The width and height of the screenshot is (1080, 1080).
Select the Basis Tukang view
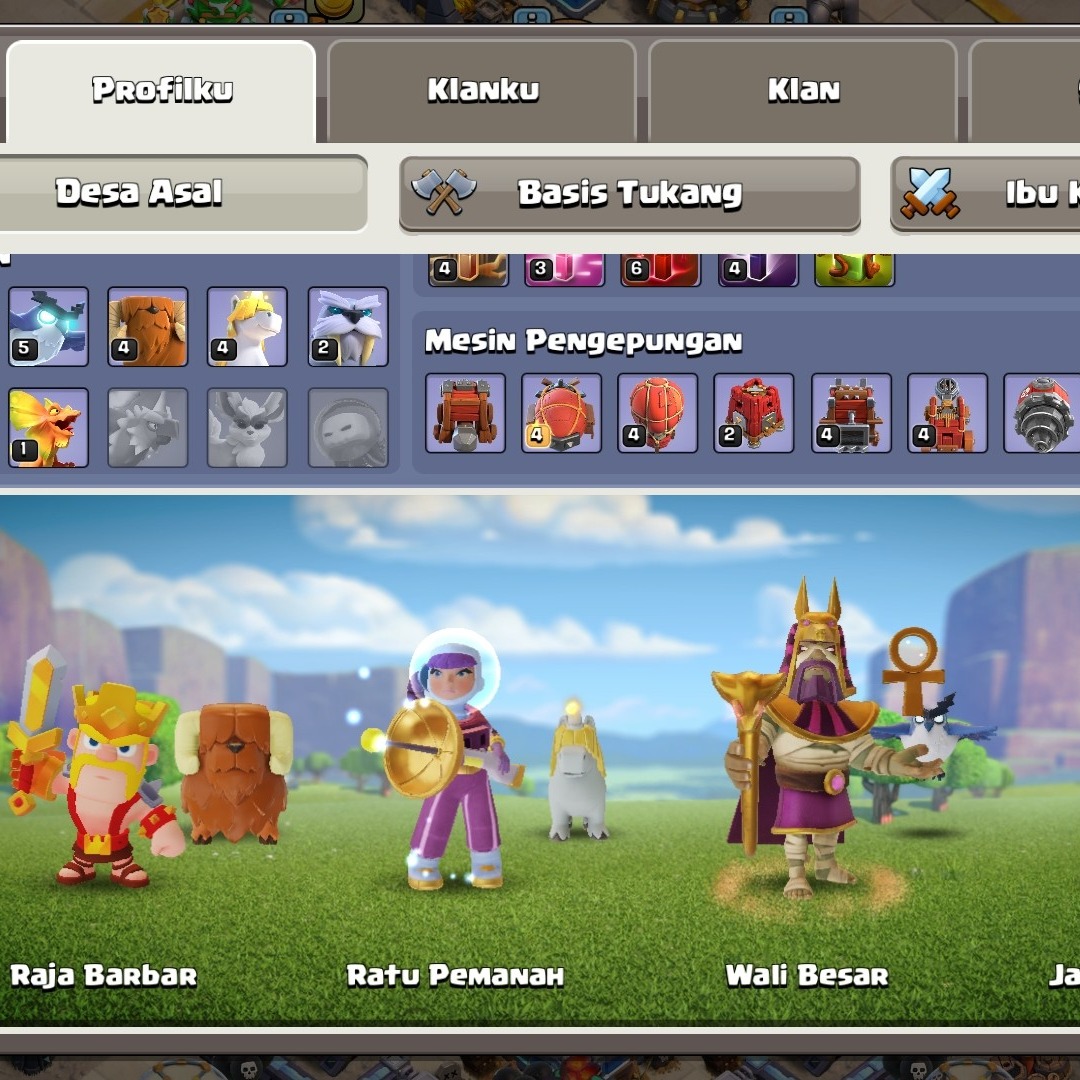[x=629, y=193]
